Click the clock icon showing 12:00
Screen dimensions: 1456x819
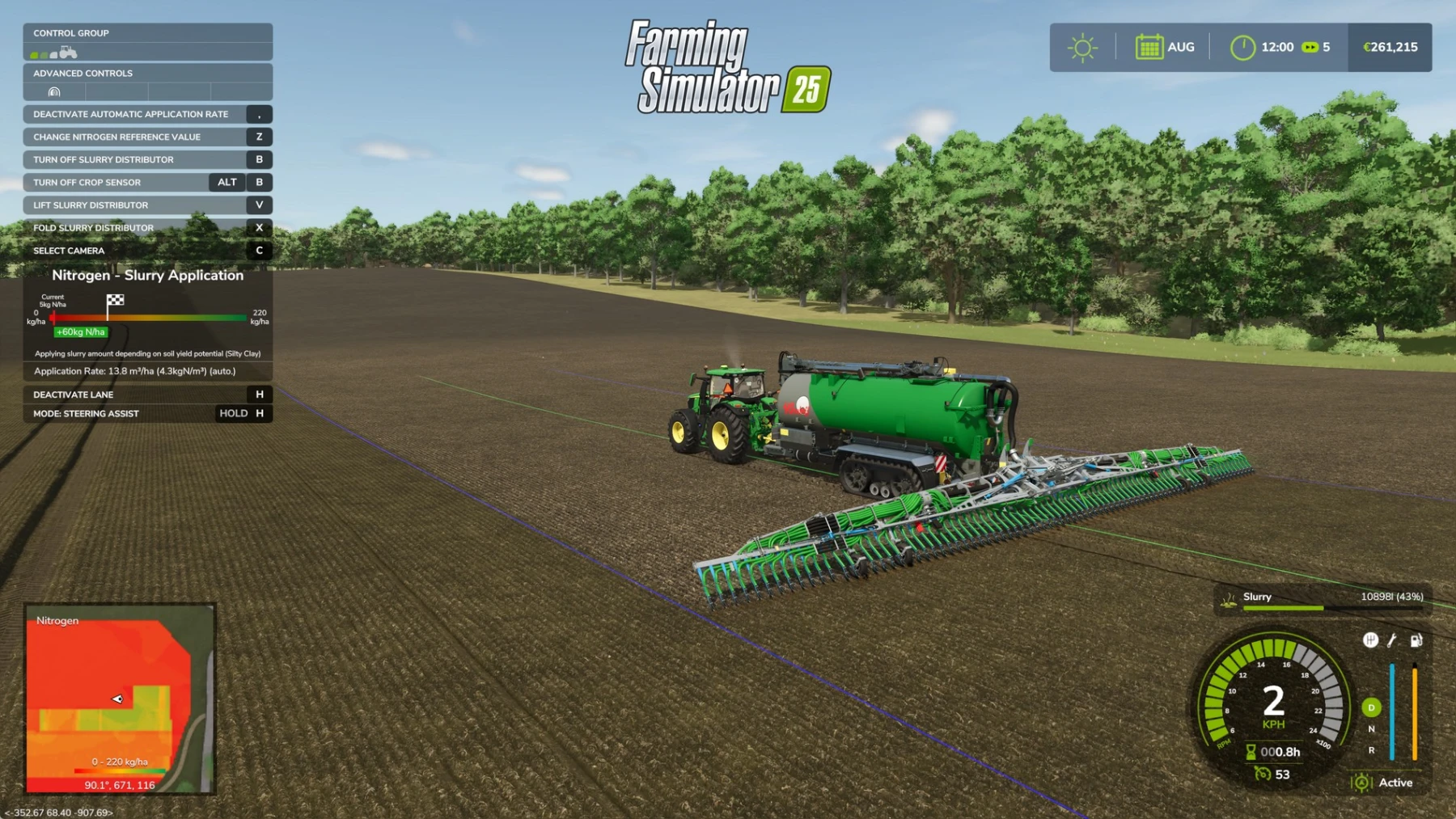pyautogui.click(x=1243, y=47)
